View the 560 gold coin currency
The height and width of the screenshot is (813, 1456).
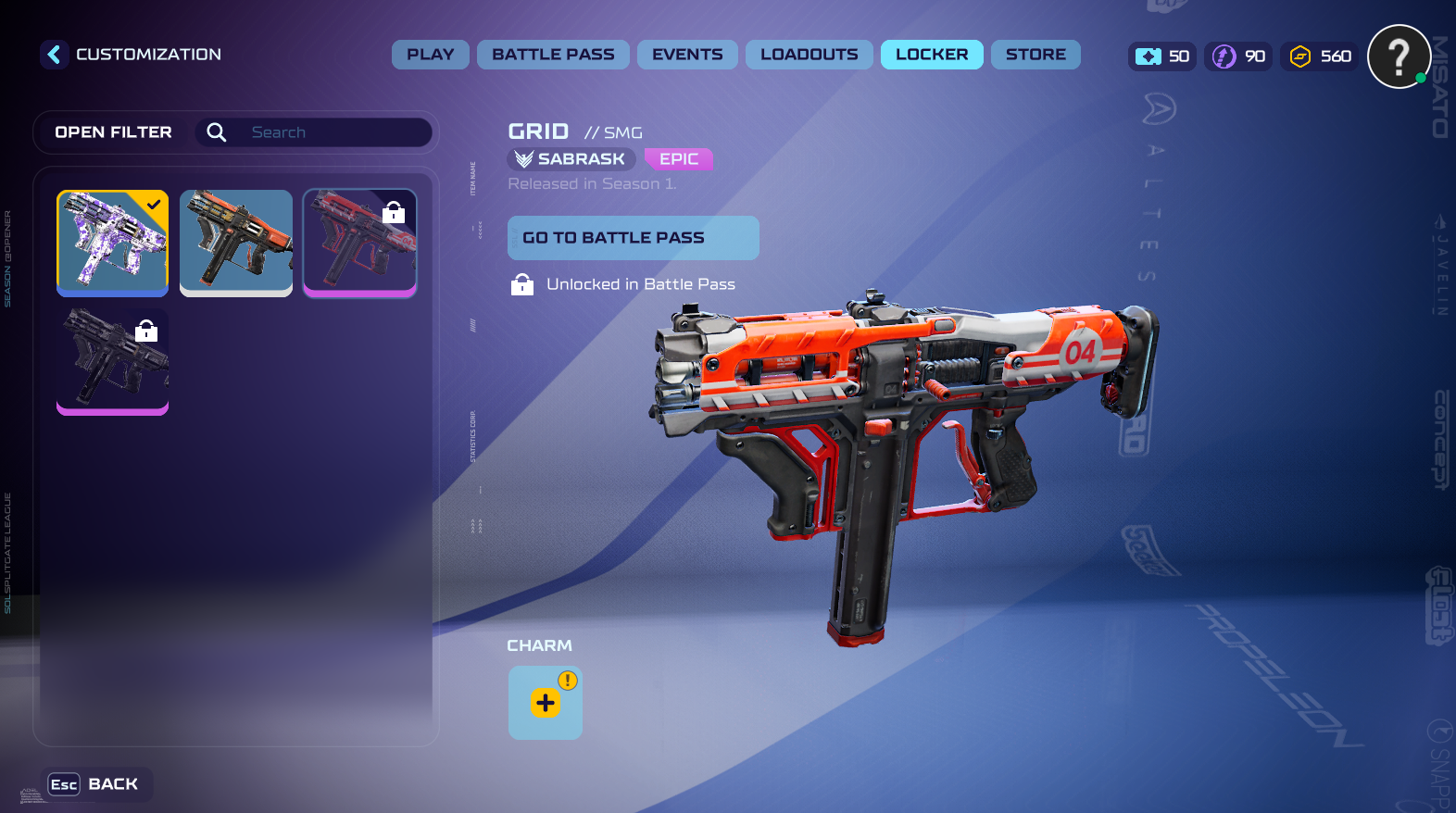(1321, 56)
